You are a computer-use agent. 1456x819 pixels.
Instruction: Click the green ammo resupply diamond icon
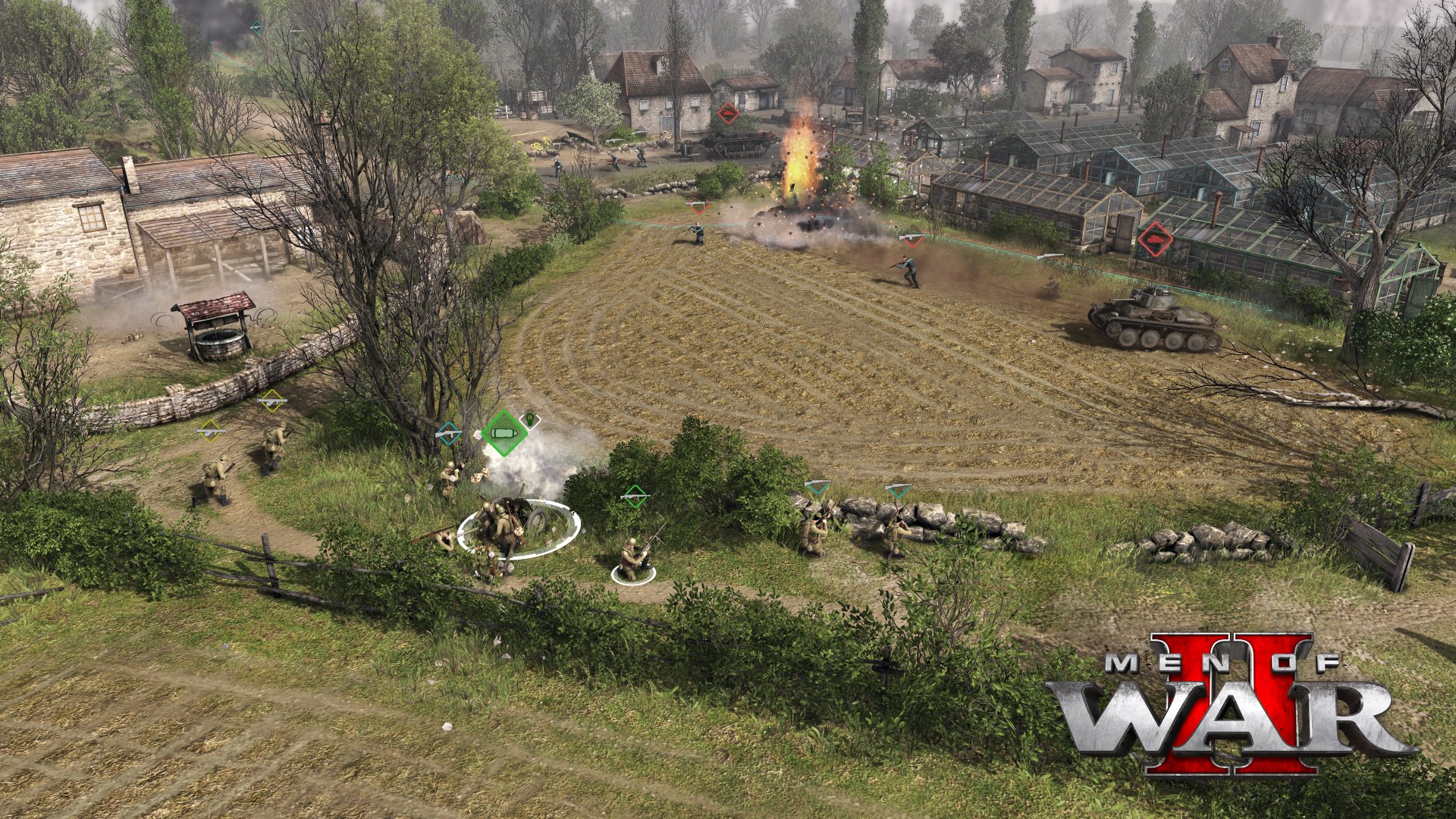(505, 433)
